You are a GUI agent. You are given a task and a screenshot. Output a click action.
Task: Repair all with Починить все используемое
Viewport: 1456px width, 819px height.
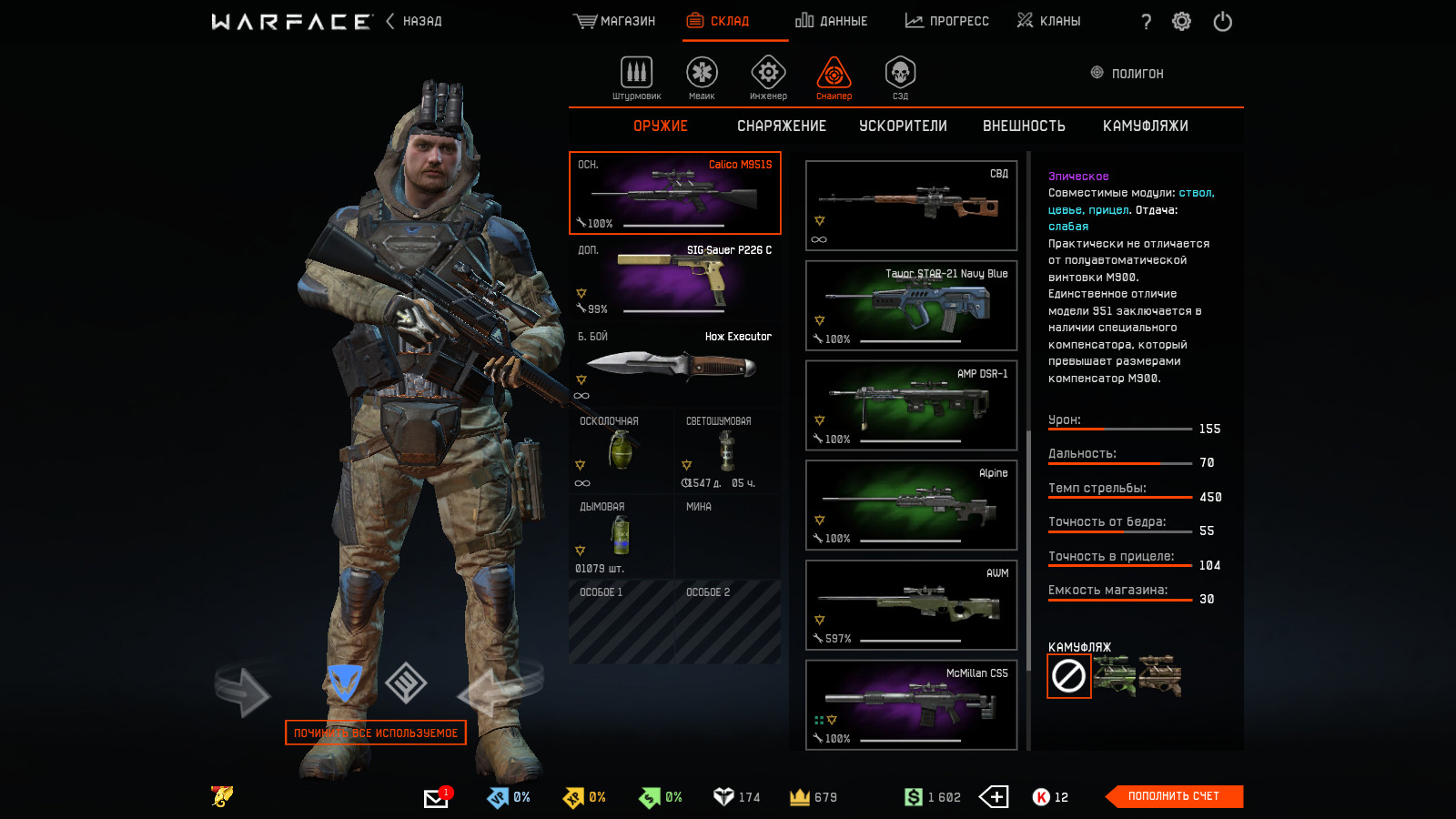[x=375, y=733]
